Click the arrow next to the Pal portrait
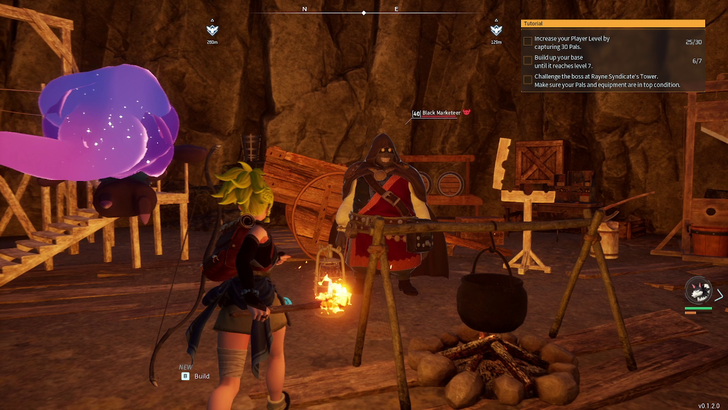Viewport: 728px width, 410px height. [719, 294]
